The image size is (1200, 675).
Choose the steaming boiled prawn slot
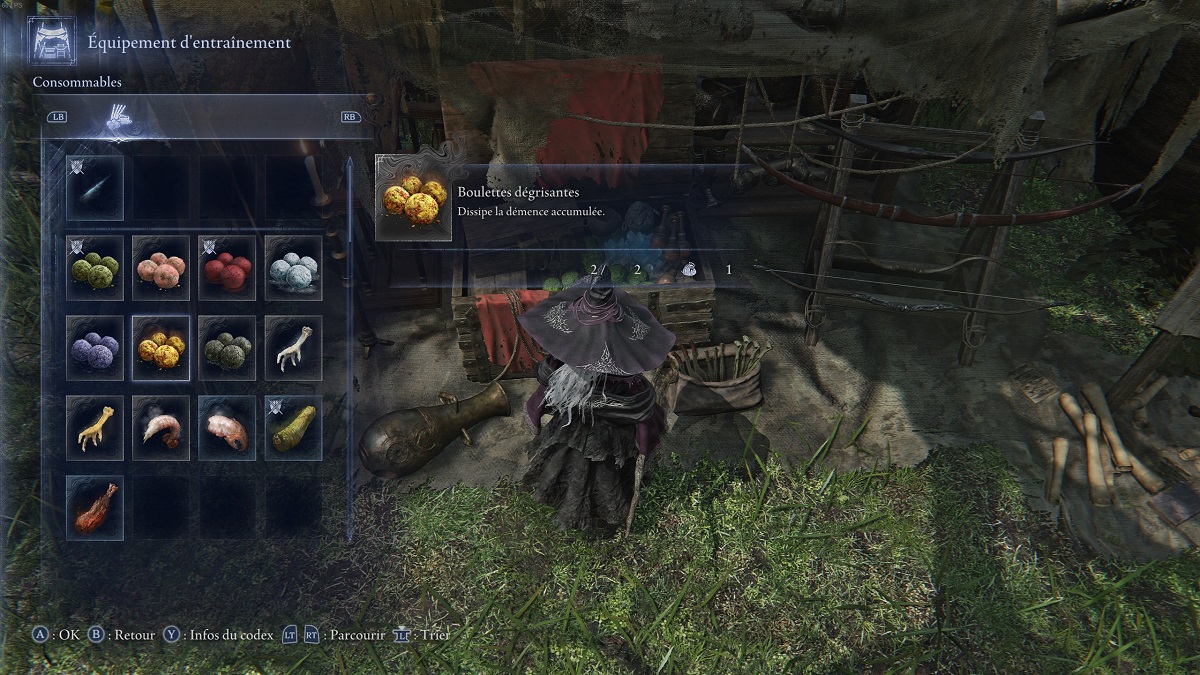(x=161, y=427)
